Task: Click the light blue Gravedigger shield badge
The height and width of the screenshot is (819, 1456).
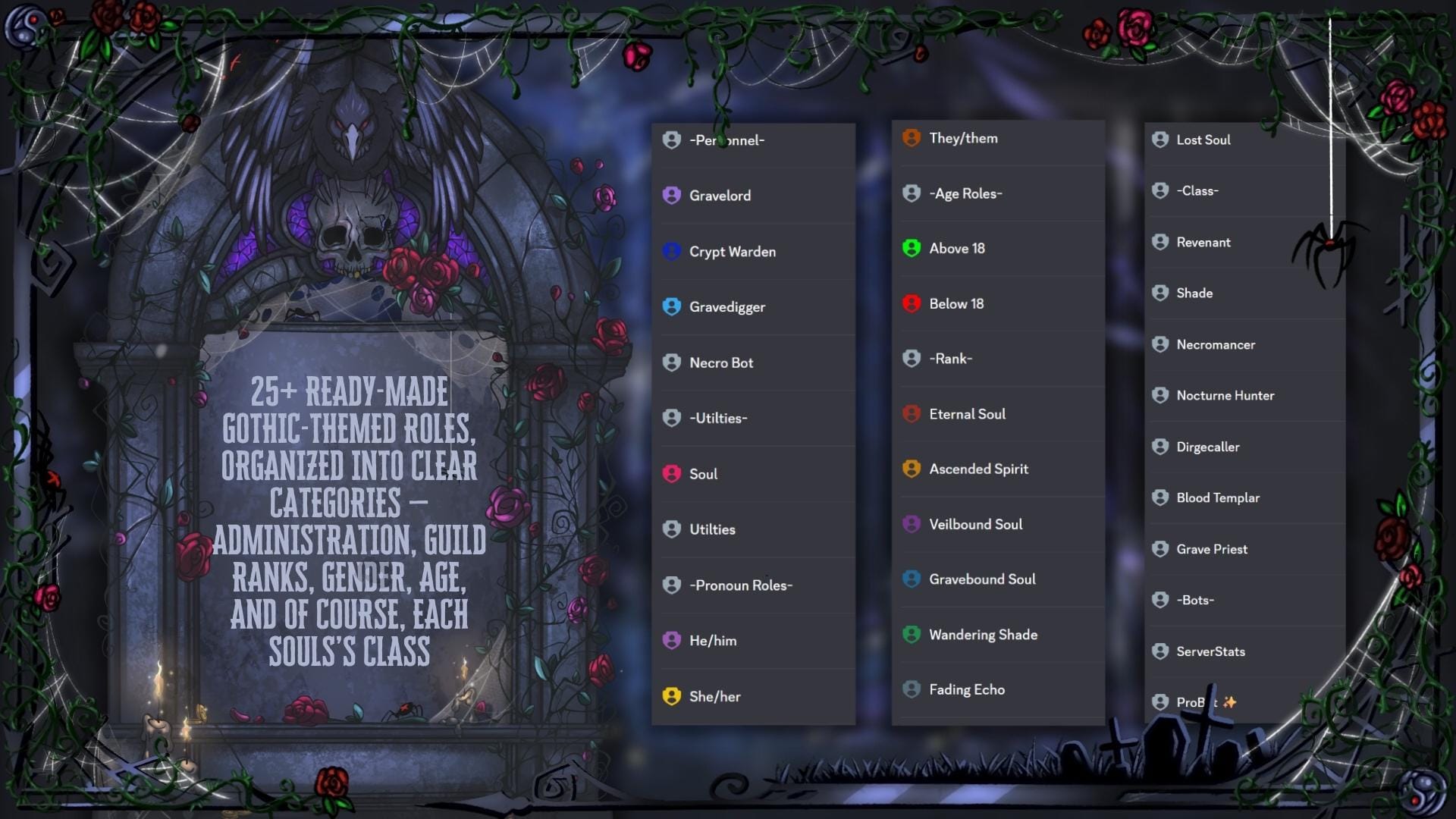Action: tap(672, 306)
